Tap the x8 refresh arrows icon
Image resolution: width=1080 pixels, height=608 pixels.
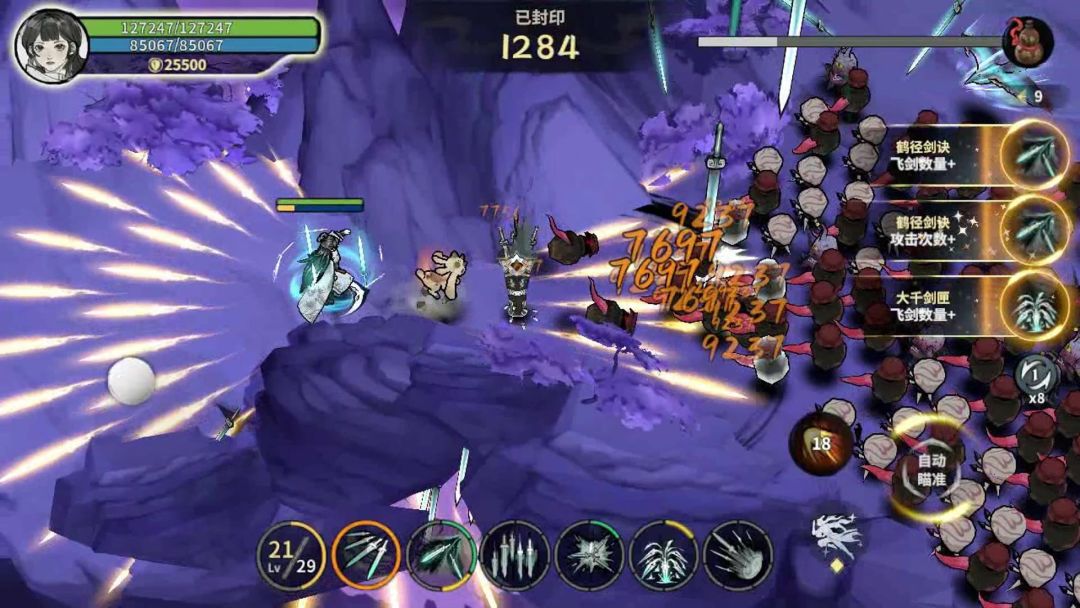(x=1036, y=377)
